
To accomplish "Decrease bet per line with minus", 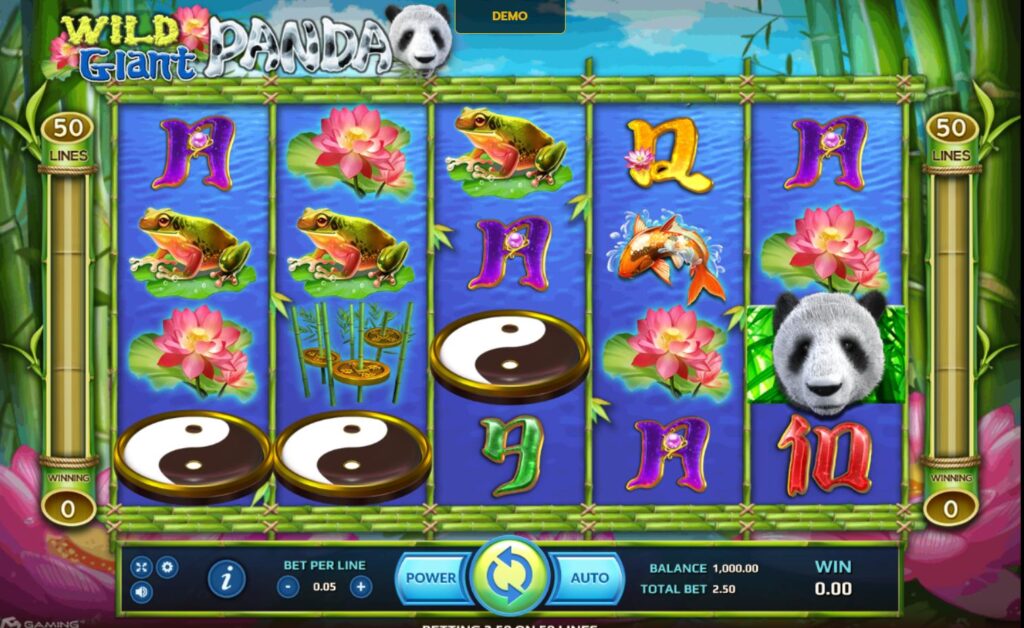I will click(288, 587).
